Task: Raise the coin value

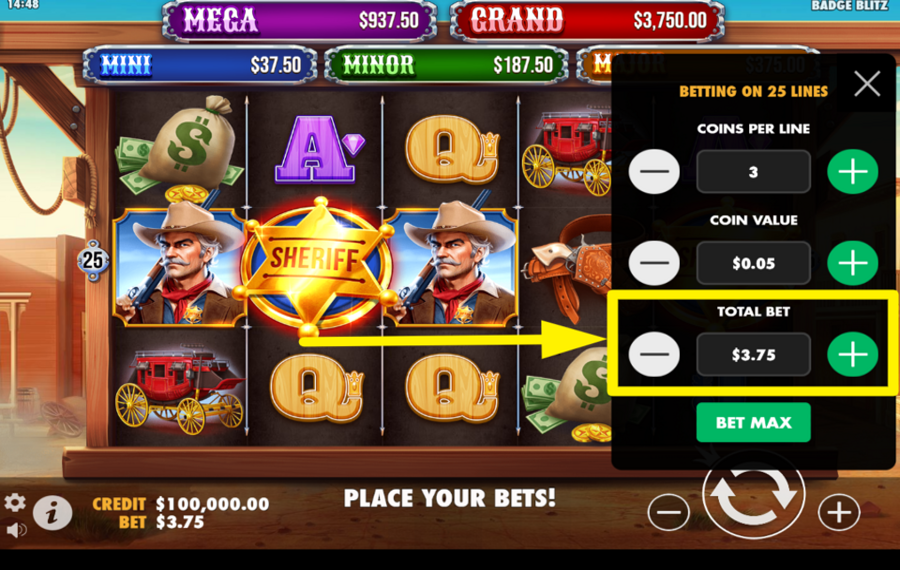Action: [x=852, y=263]
